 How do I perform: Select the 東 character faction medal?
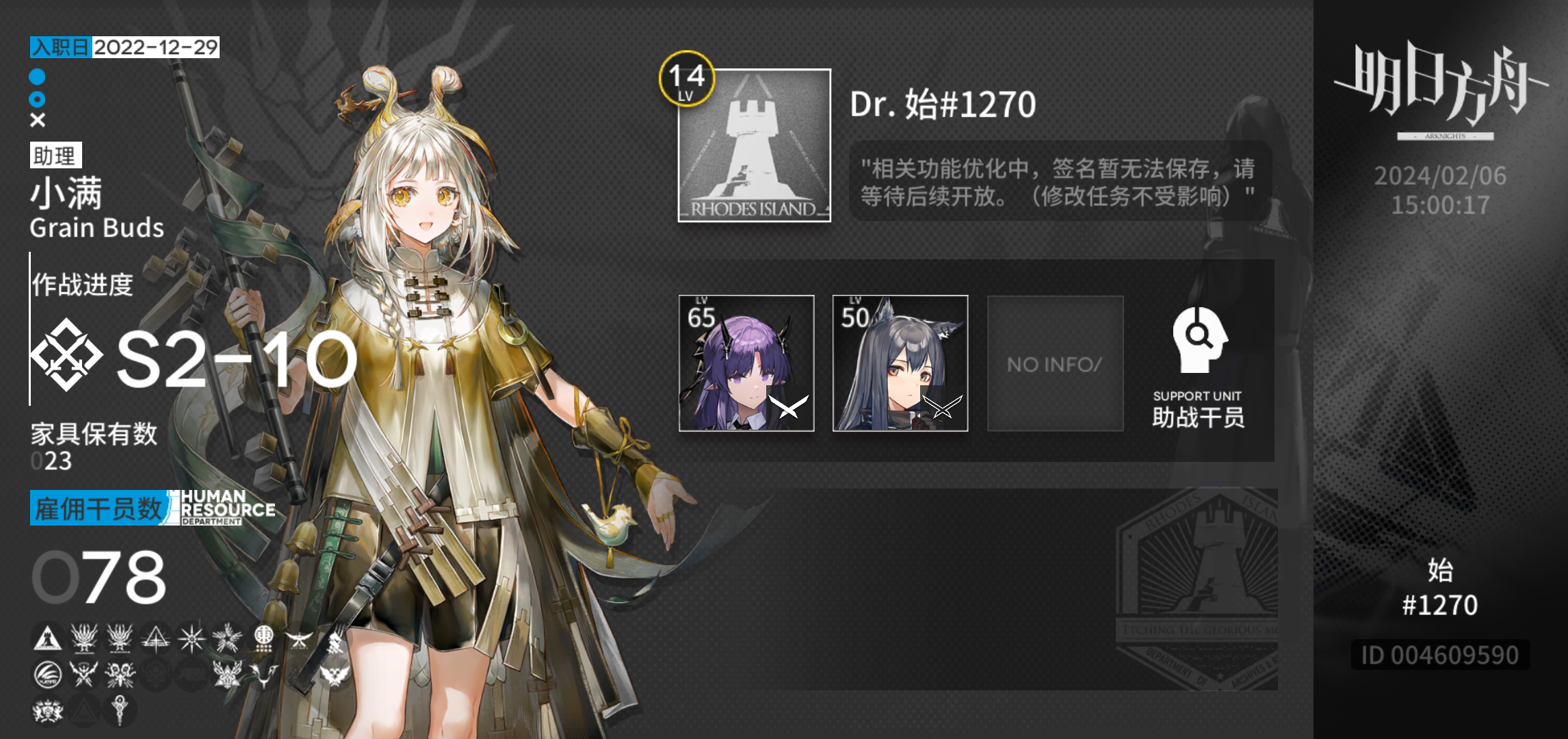point(265,633)
